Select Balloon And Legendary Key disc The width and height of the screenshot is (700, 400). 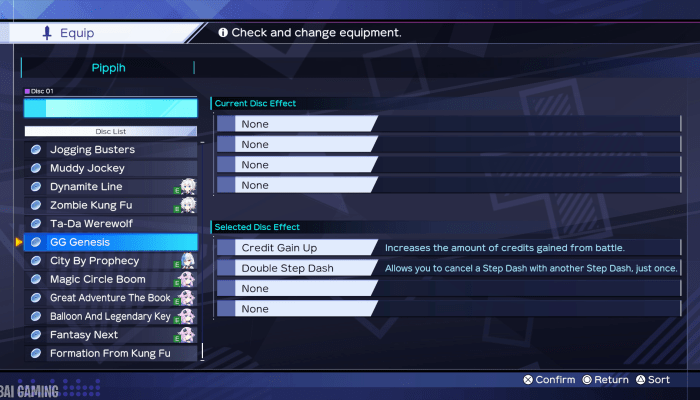pos(110,316)
